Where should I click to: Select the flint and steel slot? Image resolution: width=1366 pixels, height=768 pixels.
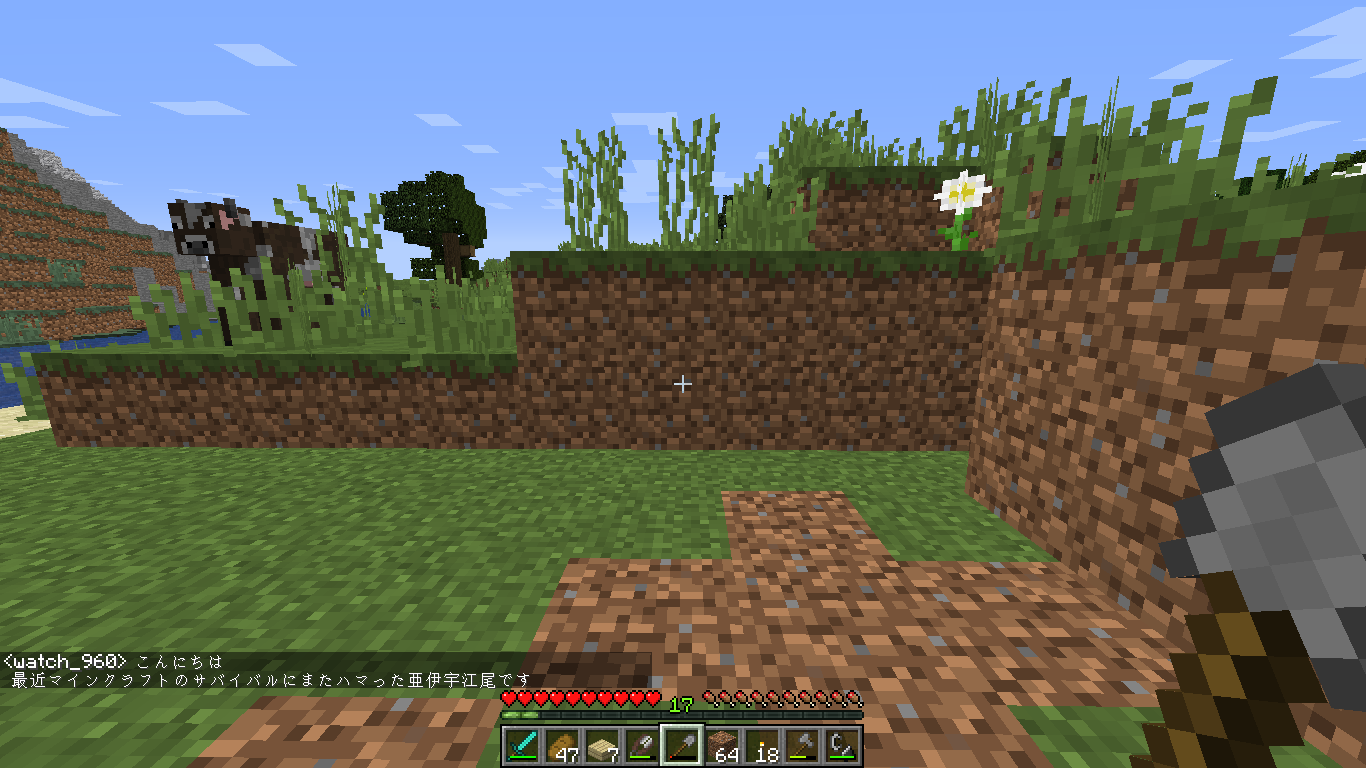pos(843,745)
